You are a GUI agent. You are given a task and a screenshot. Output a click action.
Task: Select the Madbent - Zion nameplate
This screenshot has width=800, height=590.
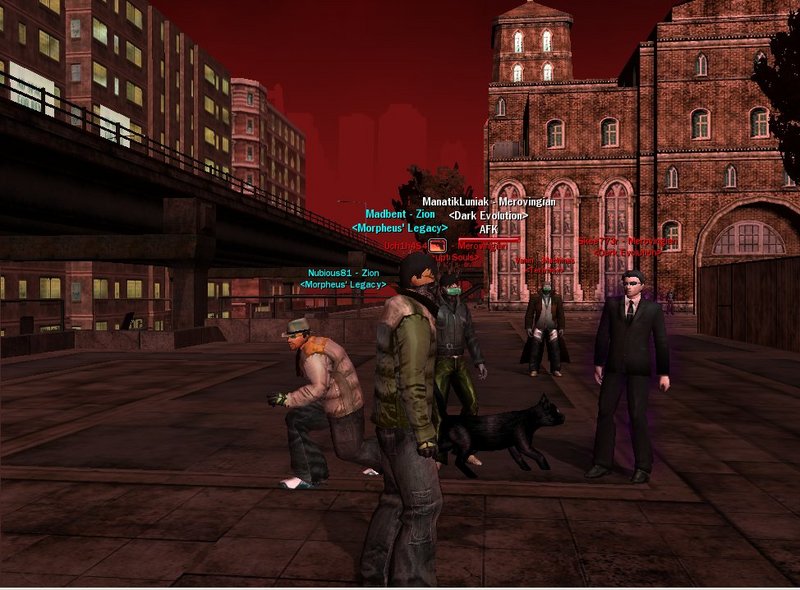pyautogui.click(x=399, y=214)
